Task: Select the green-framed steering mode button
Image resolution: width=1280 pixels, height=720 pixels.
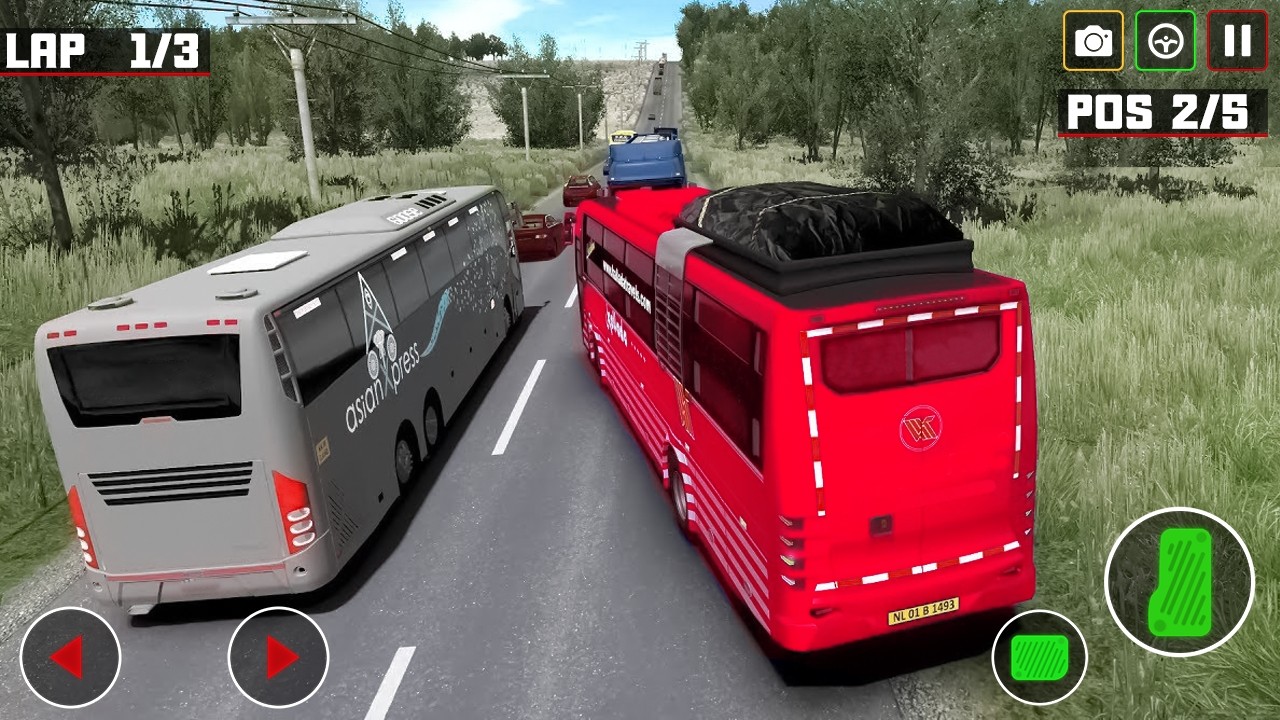Action: [1166, 42]
